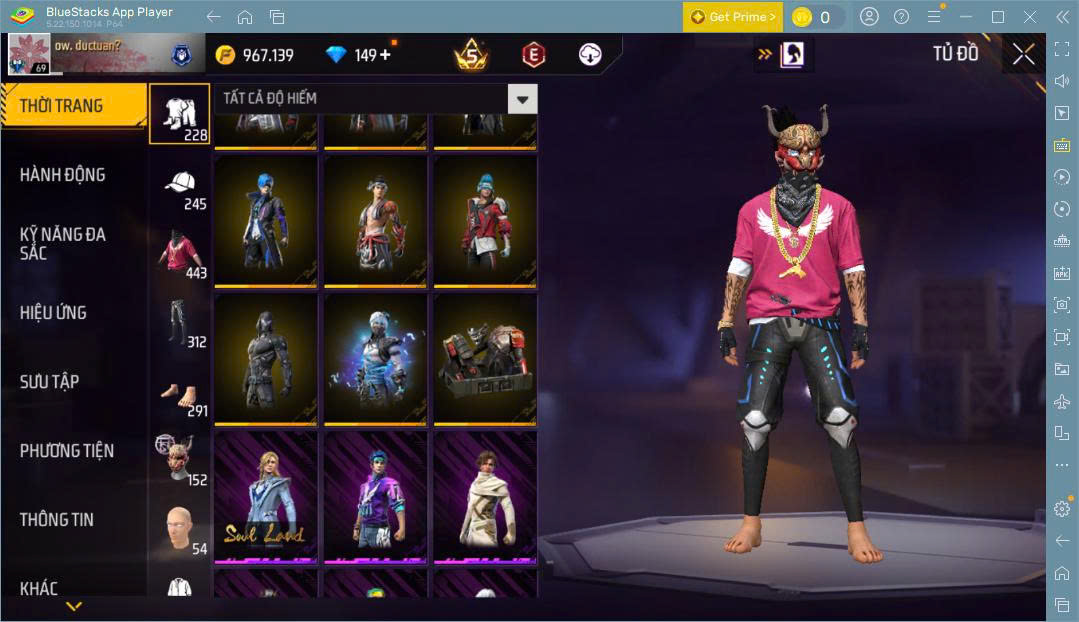
Task: Go to the Sưu Tập tab
Action: pyautogui.click(x=50, y=382)
